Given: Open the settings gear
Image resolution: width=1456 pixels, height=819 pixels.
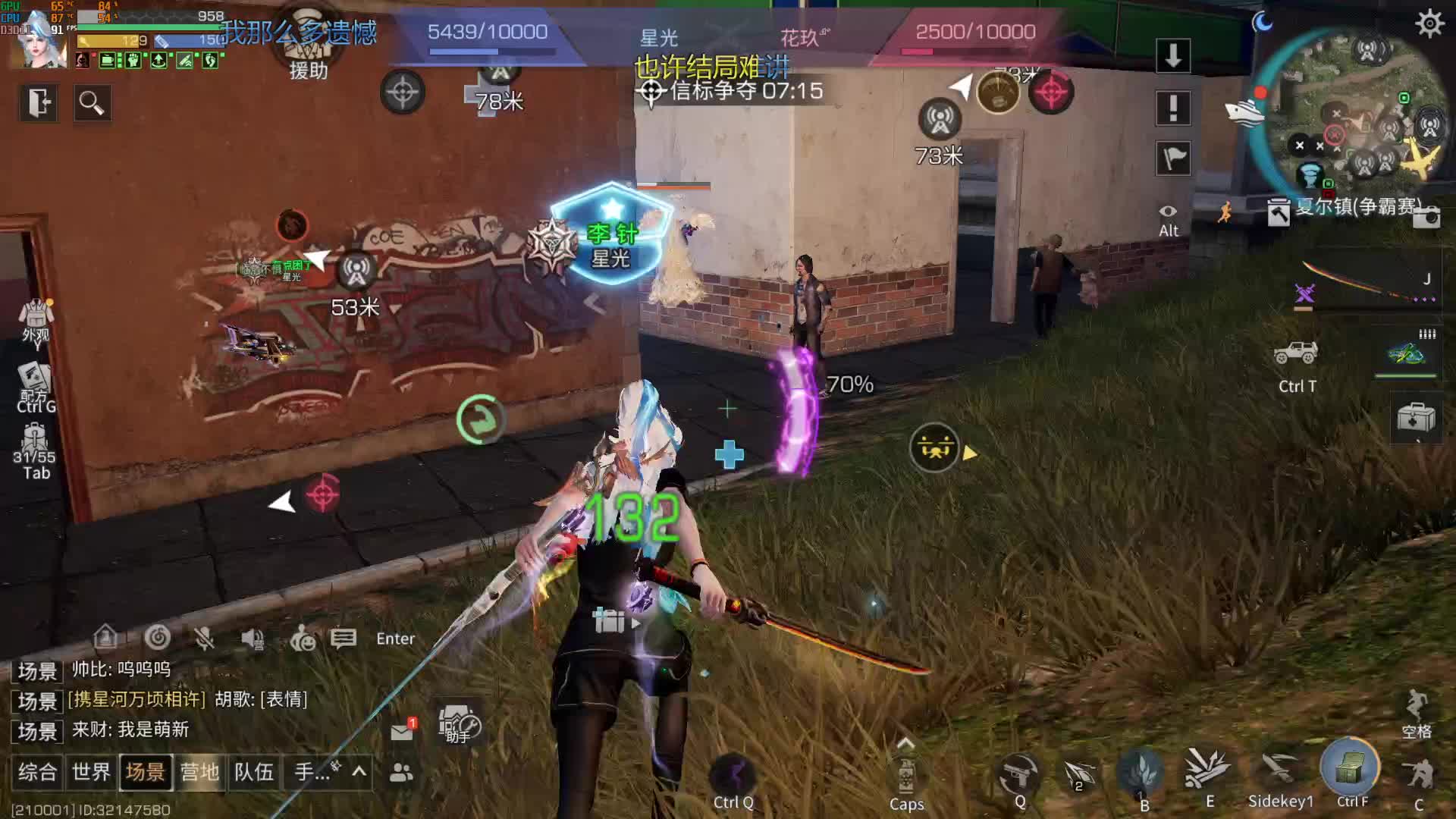Looking at the screenshot, I should coord(1429,24).
